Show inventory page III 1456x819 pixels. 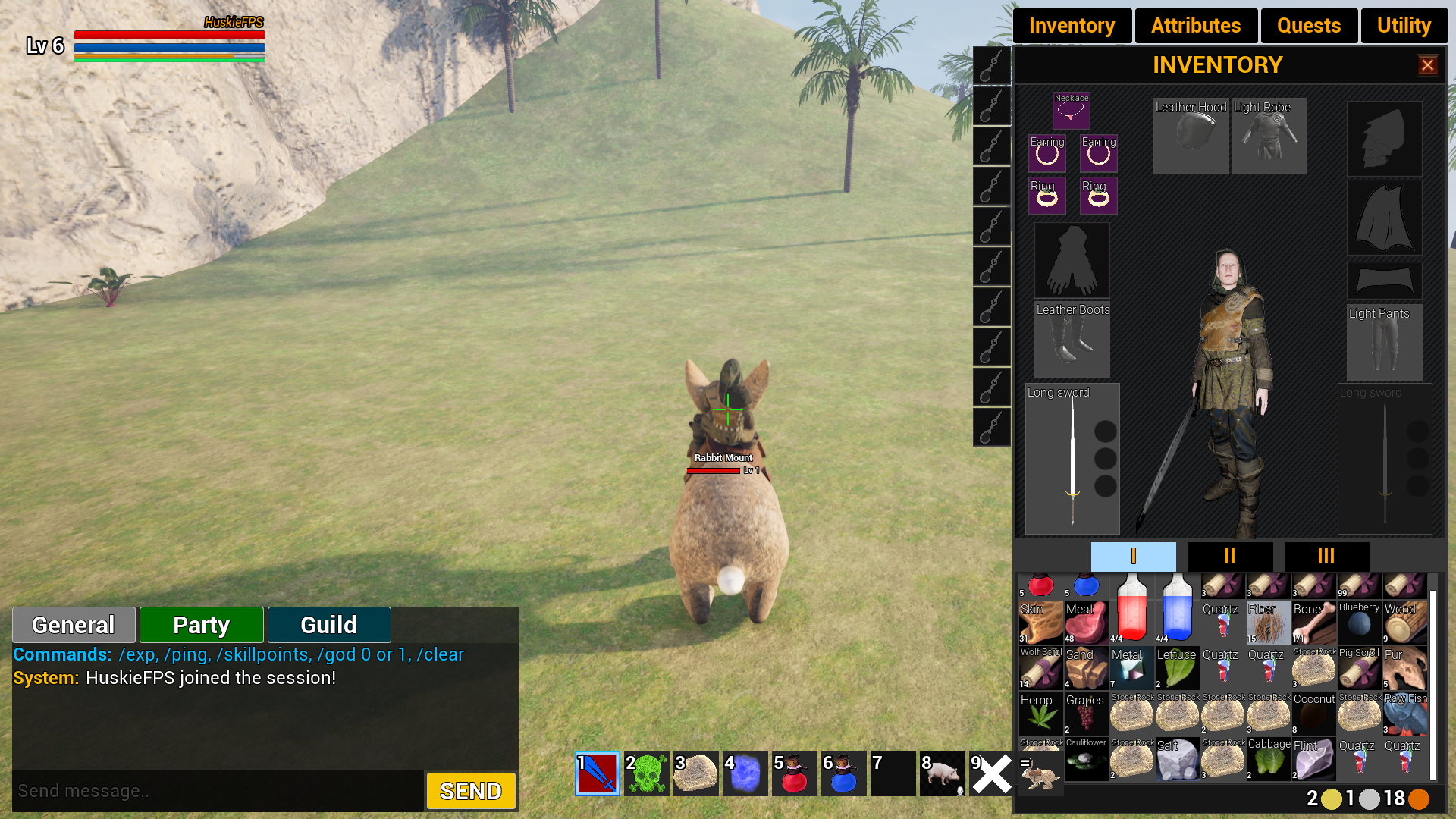[x=1326, y=557]
